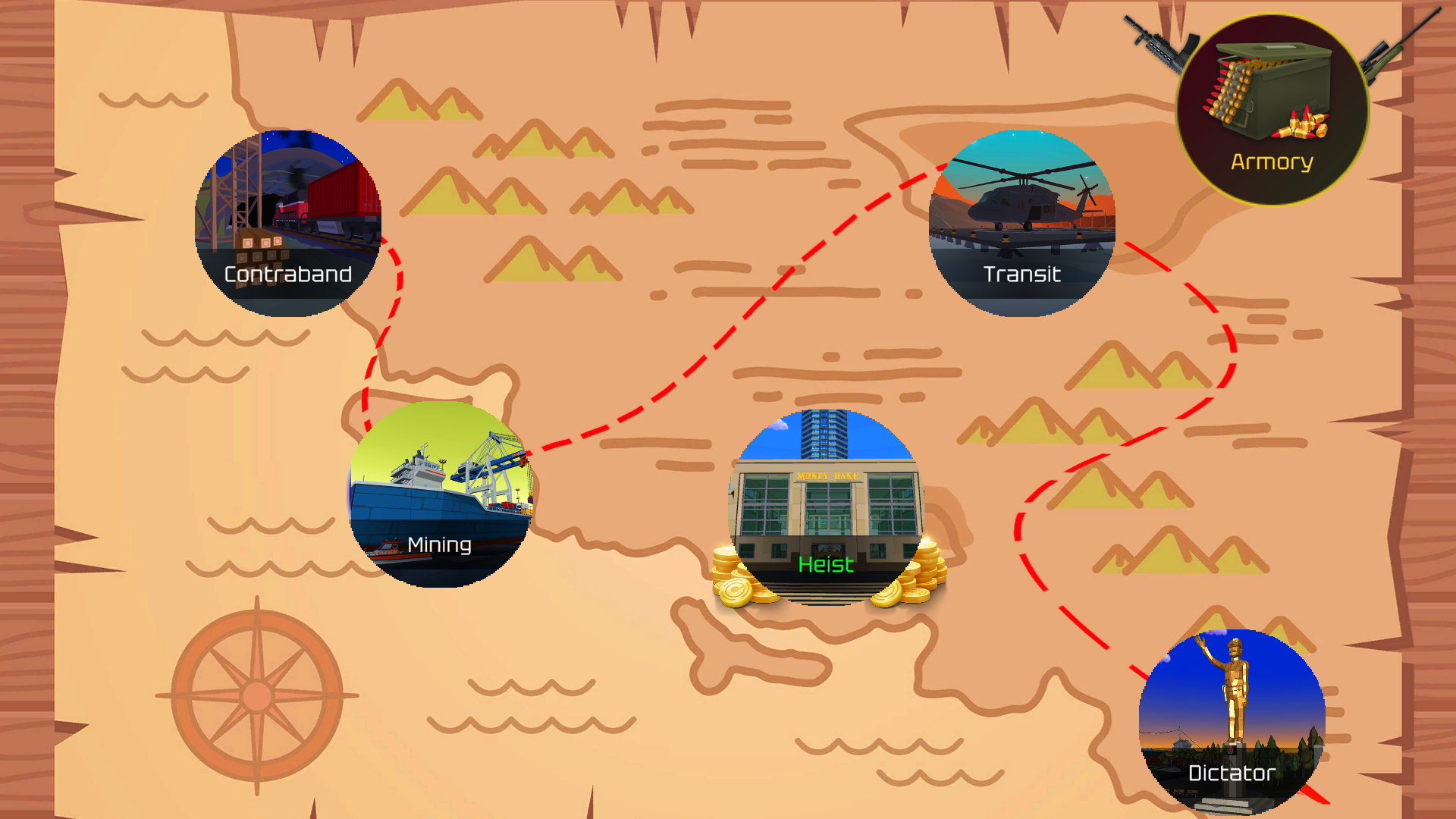Click the Armory label text
This screenshot has width=1456, height=819.
[x=1271, y=162]
